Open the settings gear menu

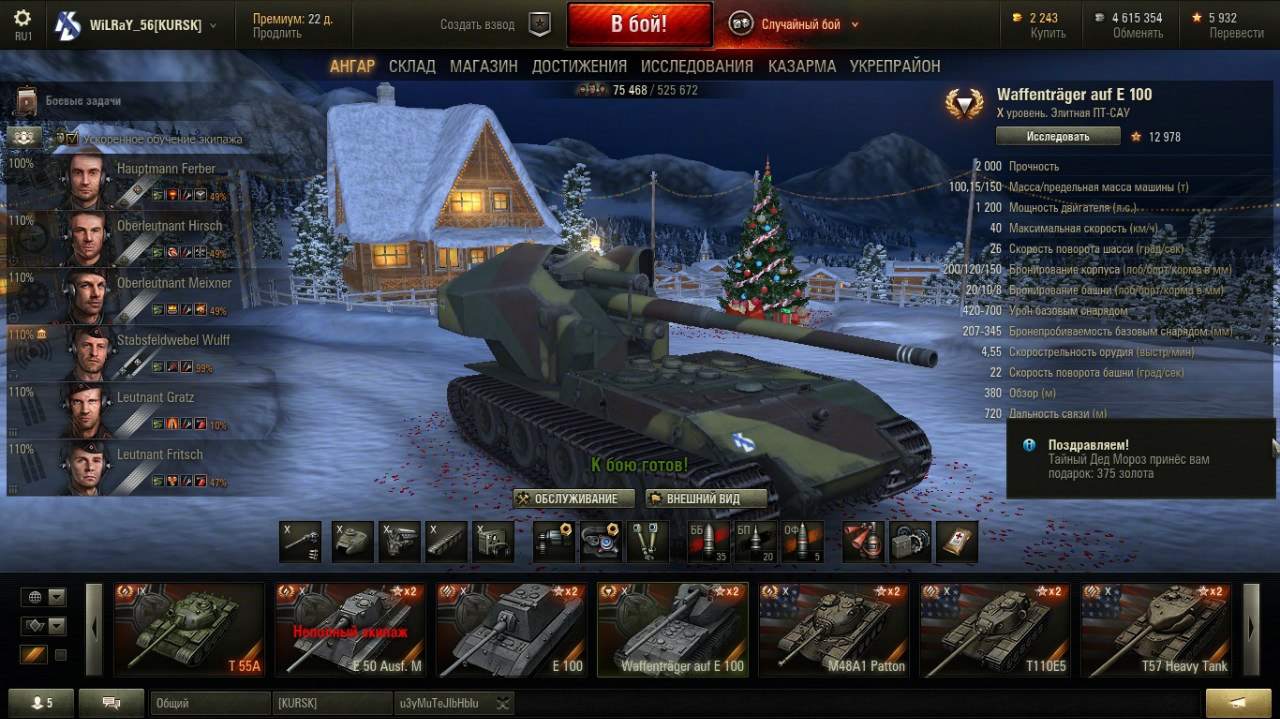coord(22,18)
